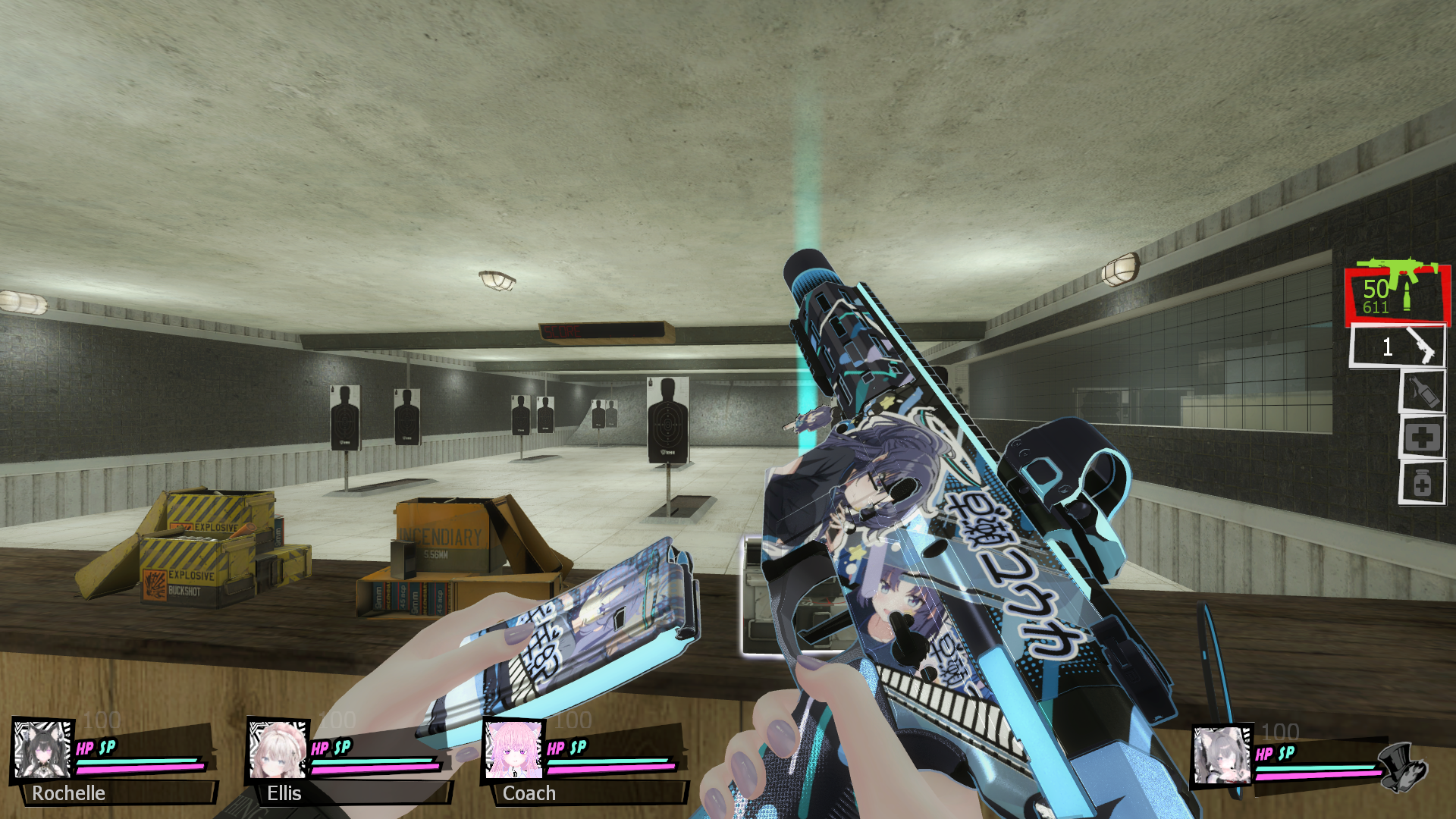Click your own character portrait beside the top hat
The height and width of the screenshot is (819, 1456).
coord(1222,755)
